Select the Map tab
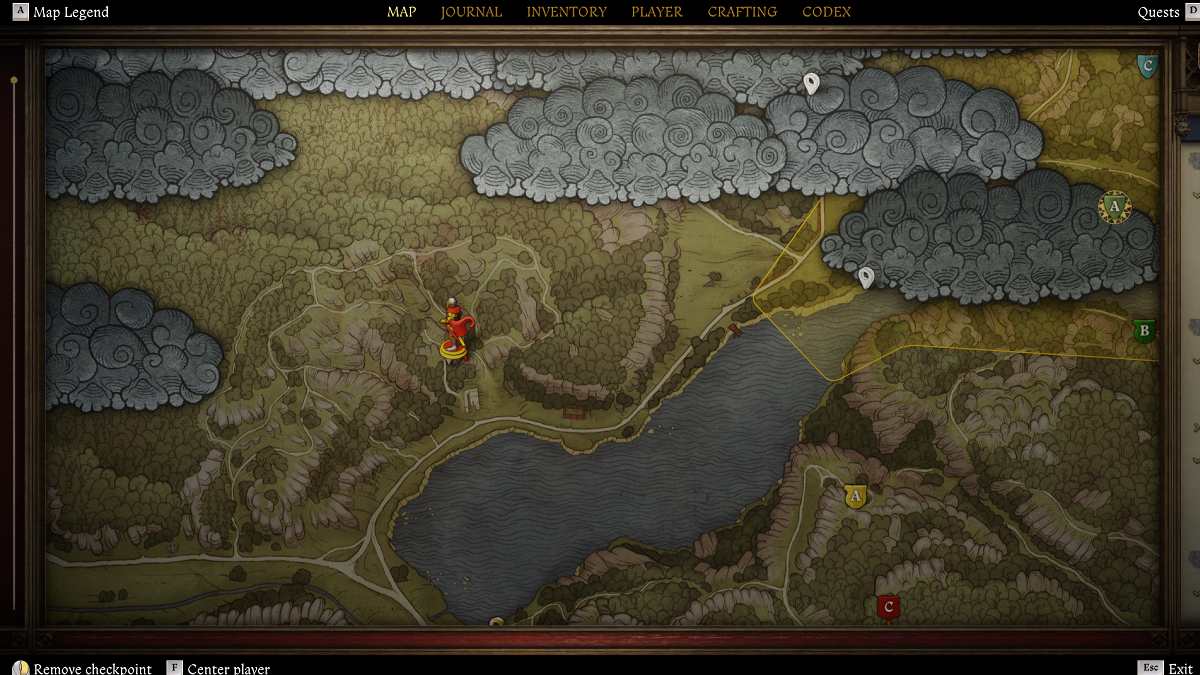The image size is (1200, 675). pos(401,12)
